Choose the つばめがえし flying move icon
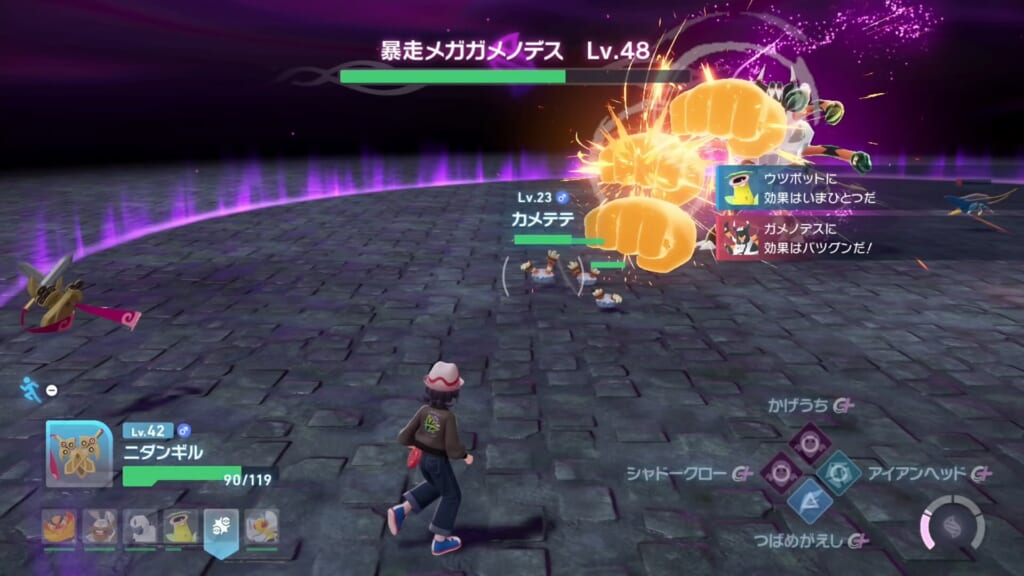 (x=809, y=500)
